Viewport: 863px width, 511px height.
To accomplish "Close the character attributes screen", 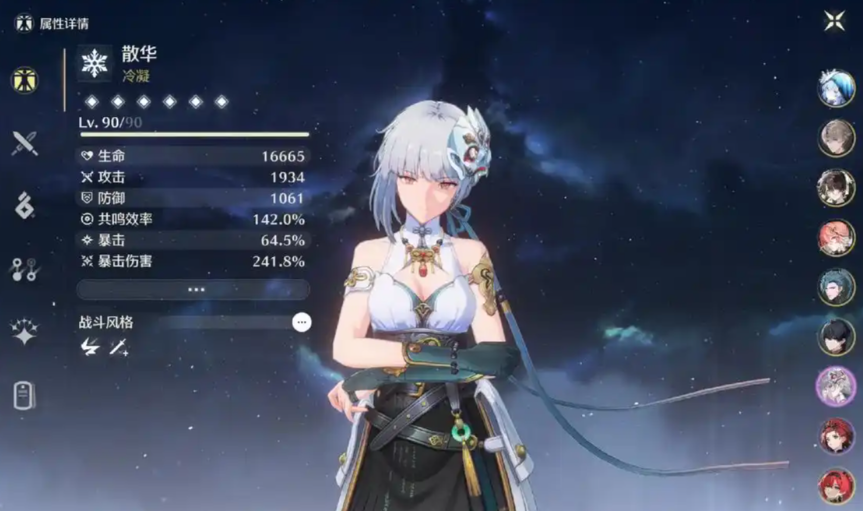I will [x=835, y=20].
